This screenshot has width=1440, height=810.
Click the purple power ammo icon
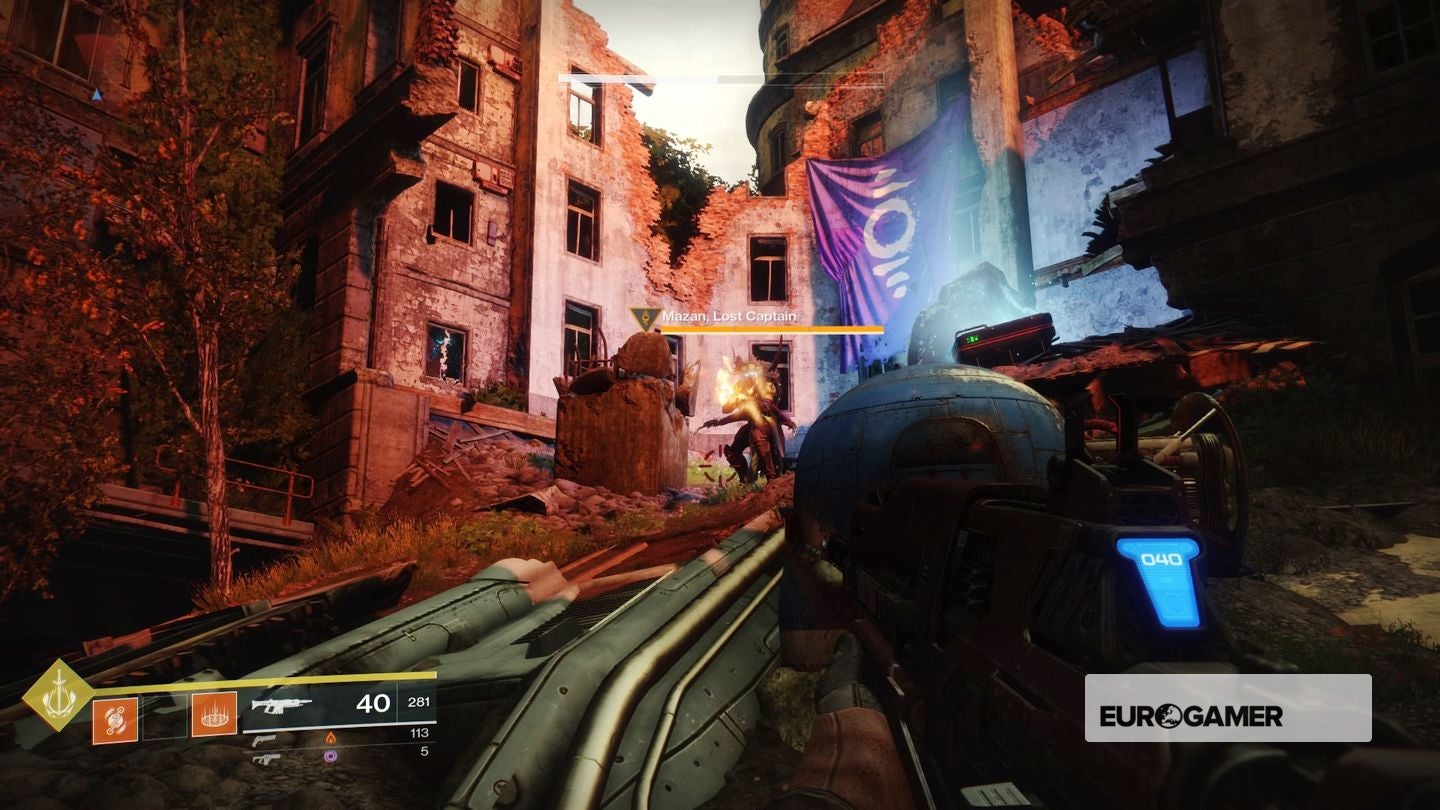[x=331, y=755]
